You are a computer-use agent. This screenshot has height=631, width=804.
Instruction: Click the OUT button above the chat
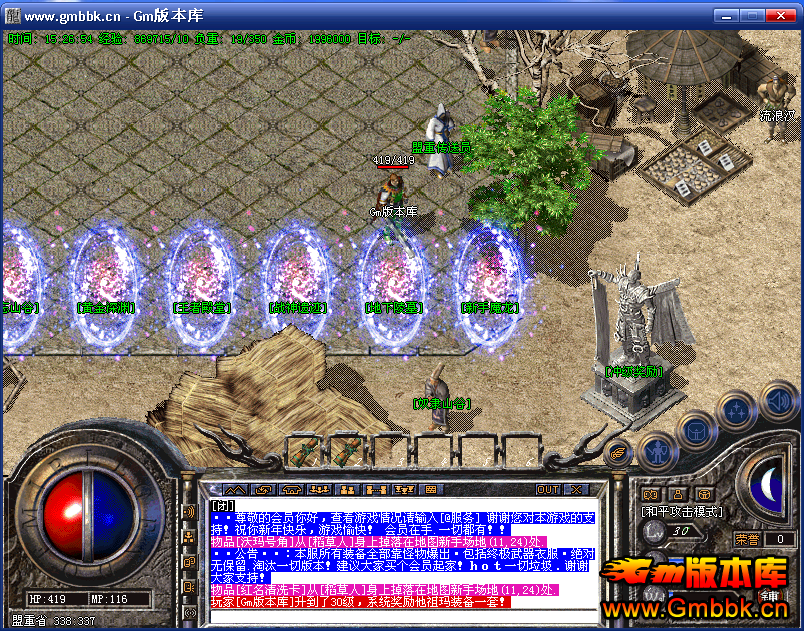point(547,490)
